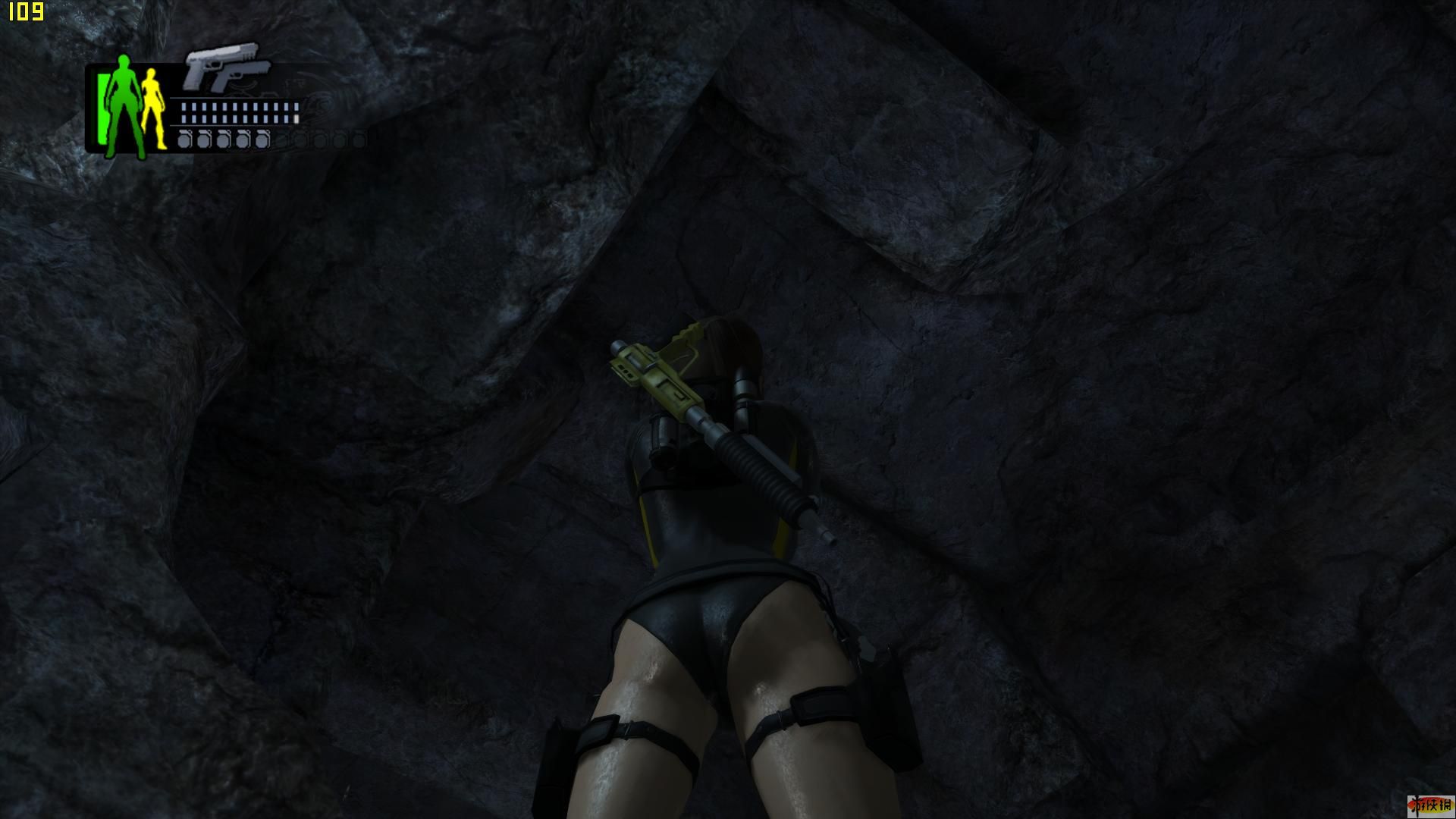Click the yellow Lara silhouette icon

click(x=153, y=108)
